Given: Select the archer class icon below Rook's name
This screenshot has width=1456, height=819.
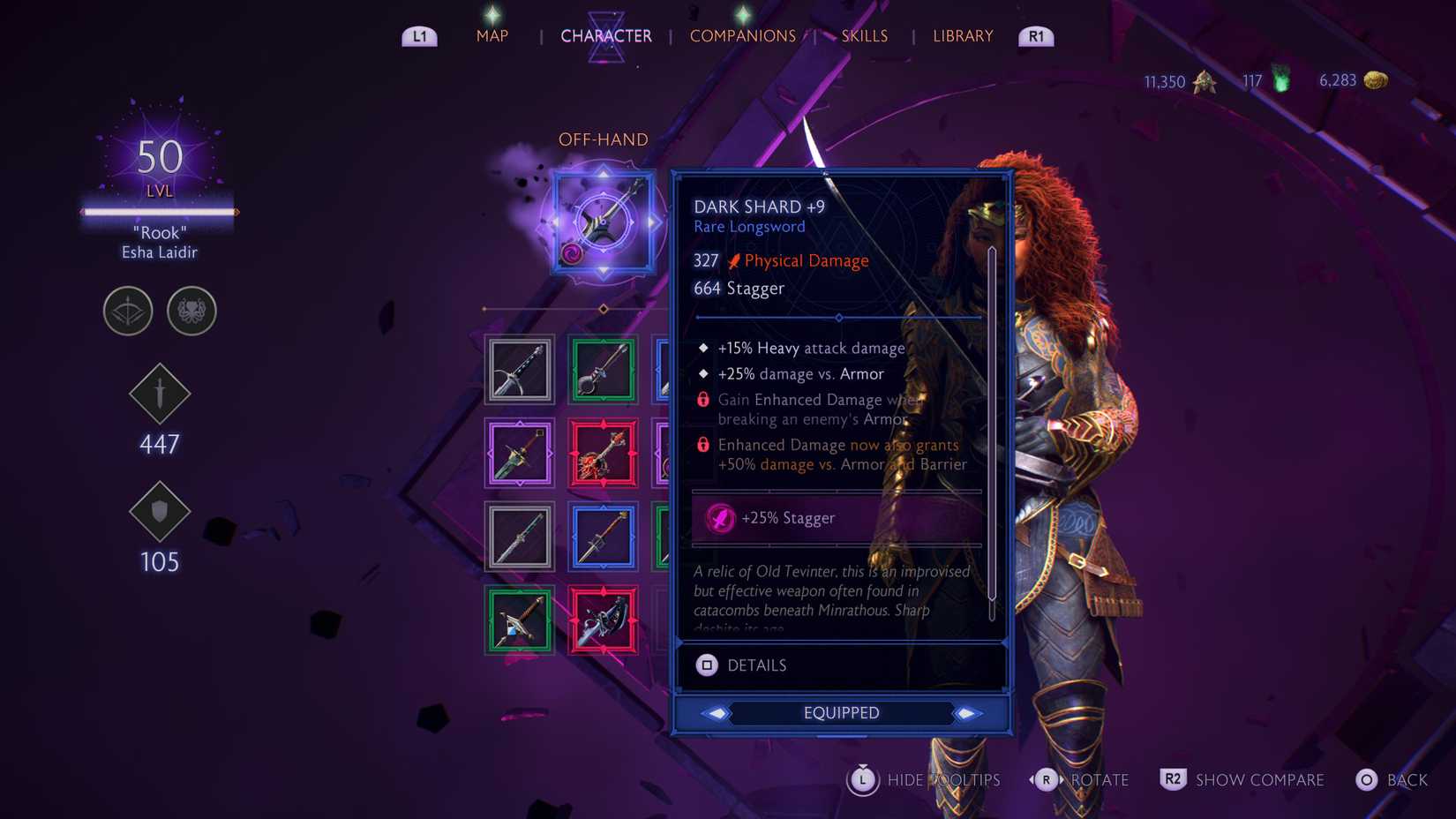Looking at the screenshot, I should [128, 311].
